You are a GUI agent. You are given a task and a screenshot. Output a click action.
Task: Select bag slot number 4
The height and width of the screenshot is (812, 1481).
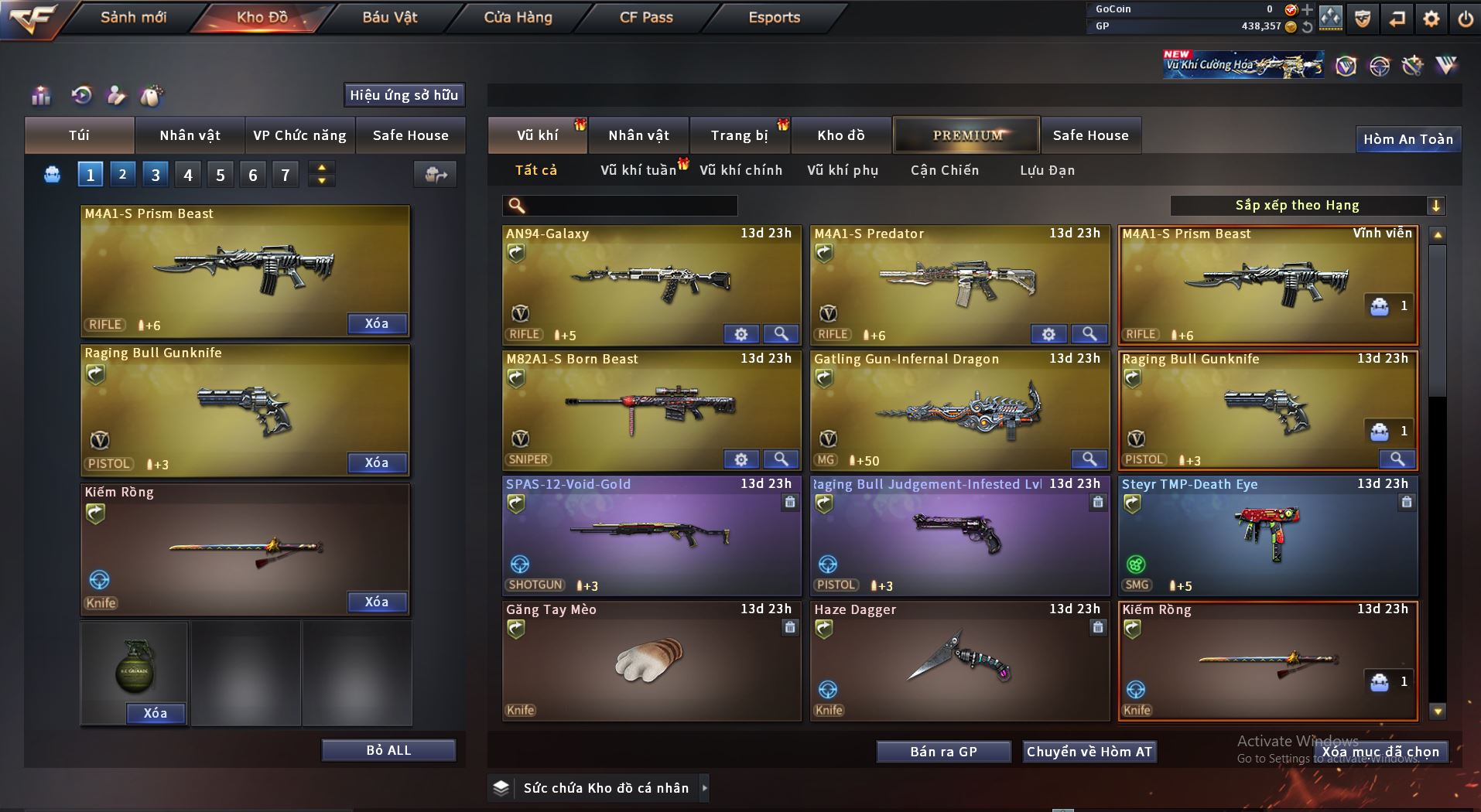click(x=188, y=175)
